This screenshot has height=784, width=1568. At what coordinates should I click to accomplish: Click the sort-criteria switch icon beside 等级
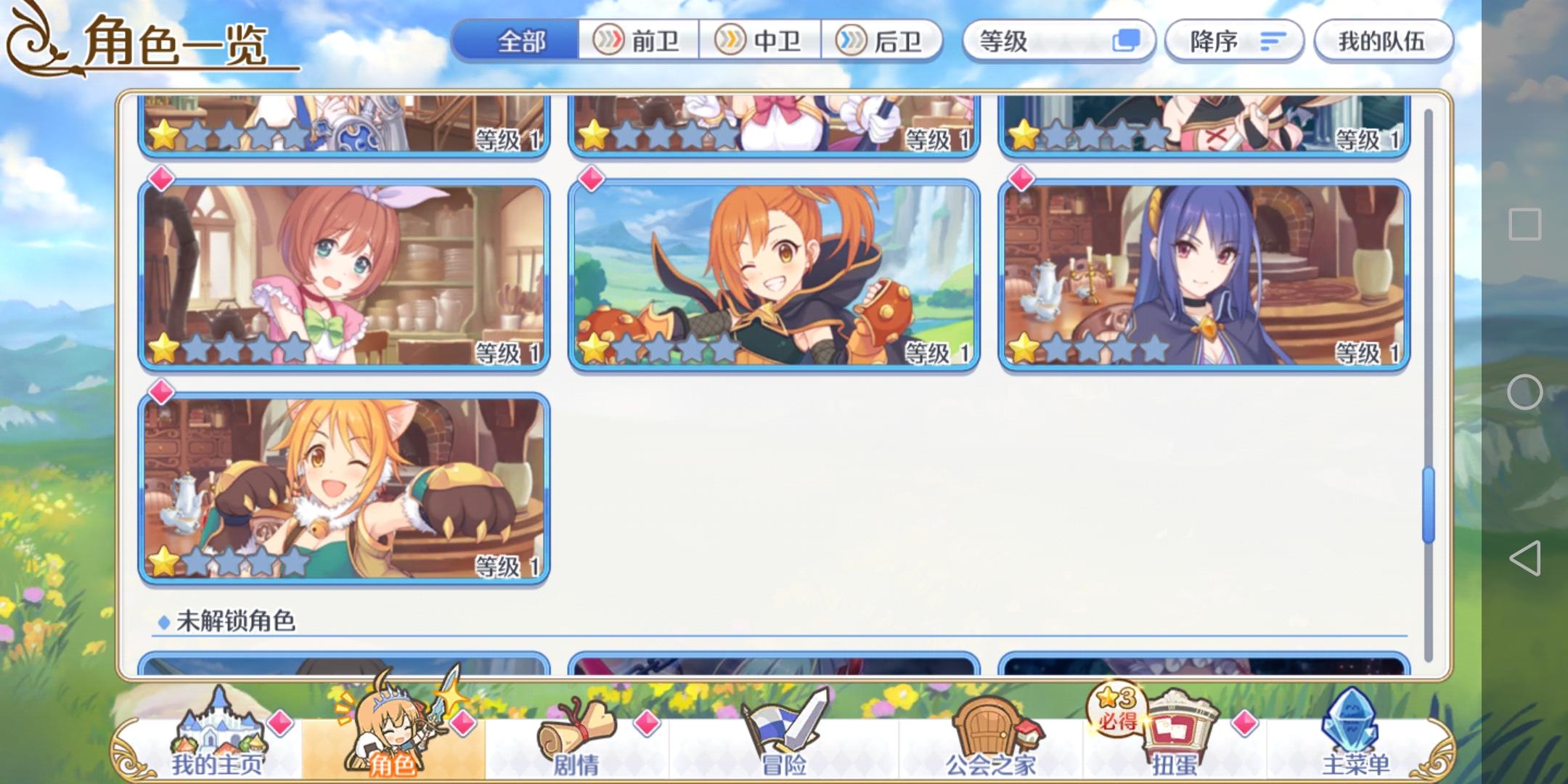[1129, 41]
